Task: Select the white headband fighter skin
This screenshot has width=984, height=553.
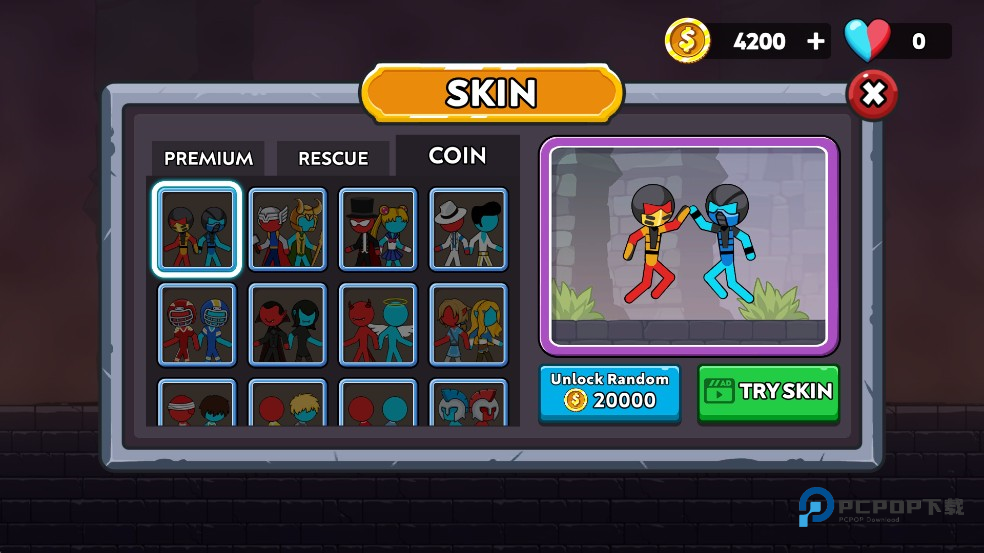Action: pyautogui.click(x=197, y=404)
